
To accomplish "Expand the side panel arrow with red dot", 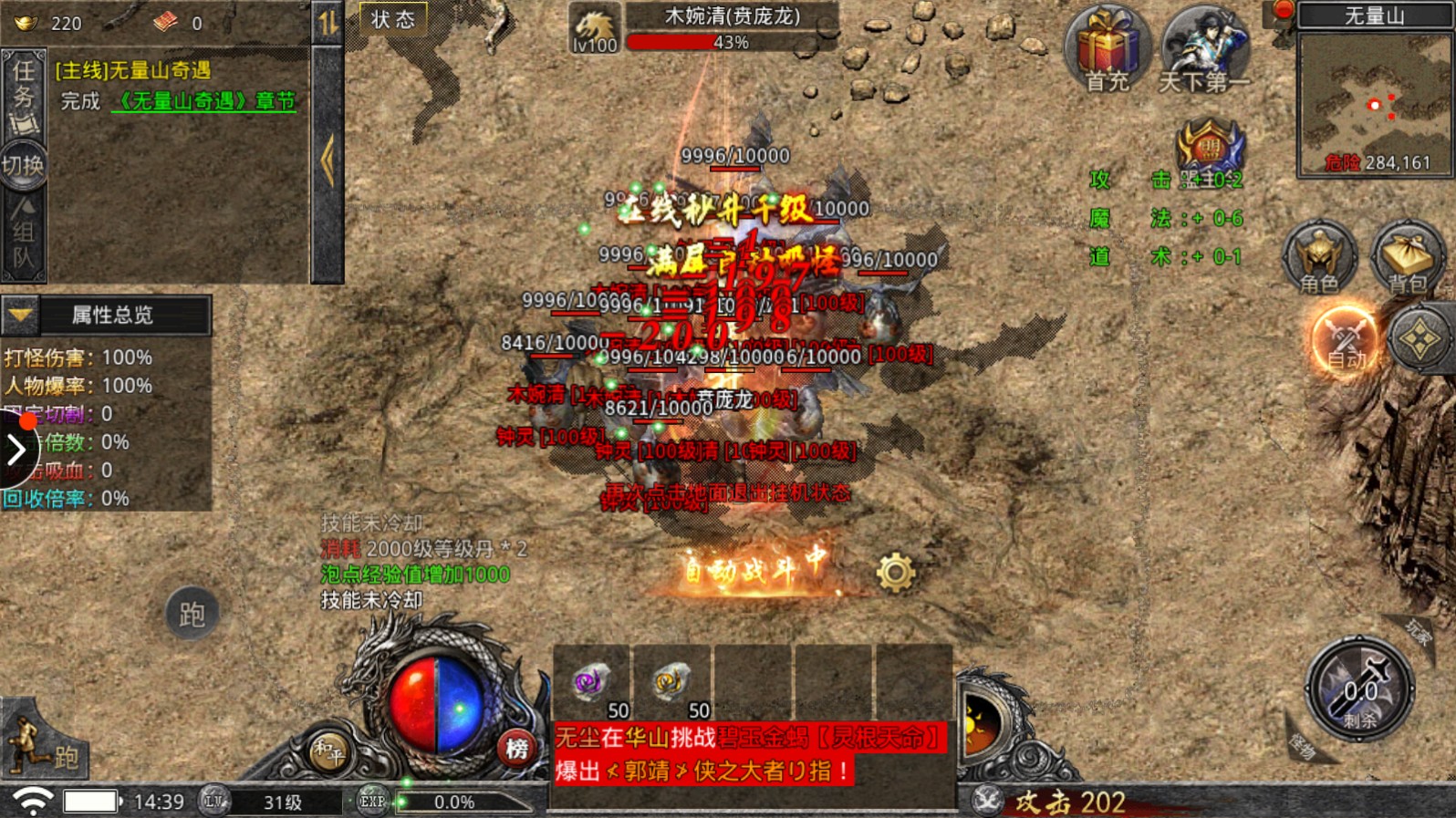I will tap(16, 448).
